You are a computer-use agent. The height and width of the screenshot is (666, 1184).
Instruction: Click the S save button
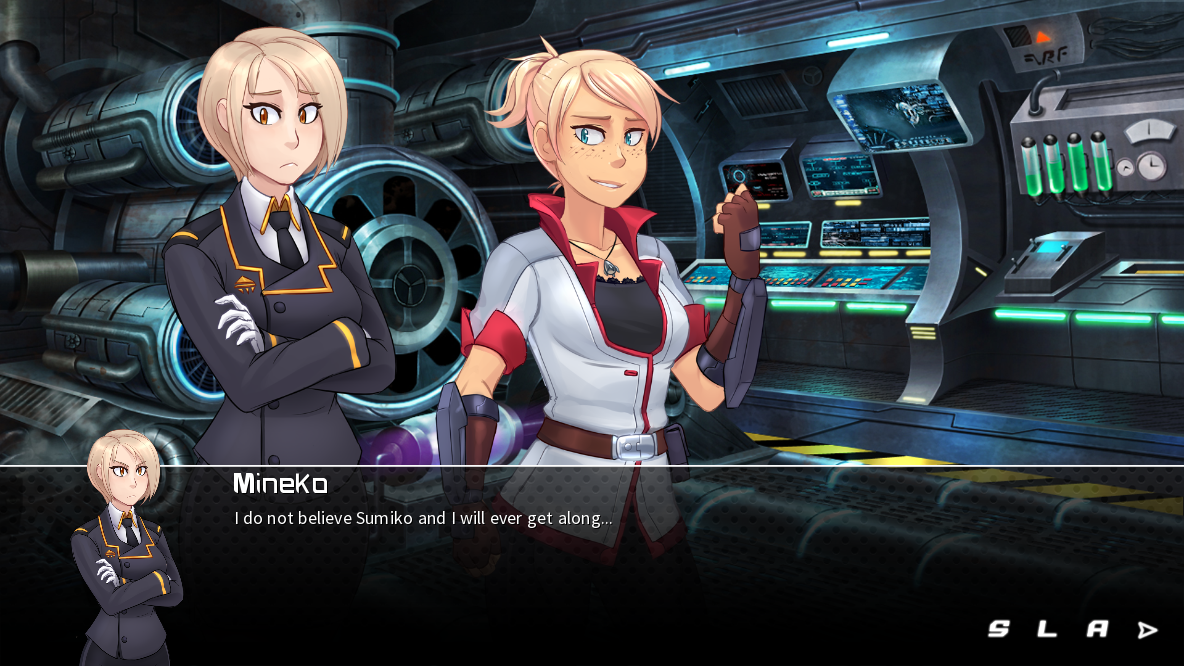point(998,629)
